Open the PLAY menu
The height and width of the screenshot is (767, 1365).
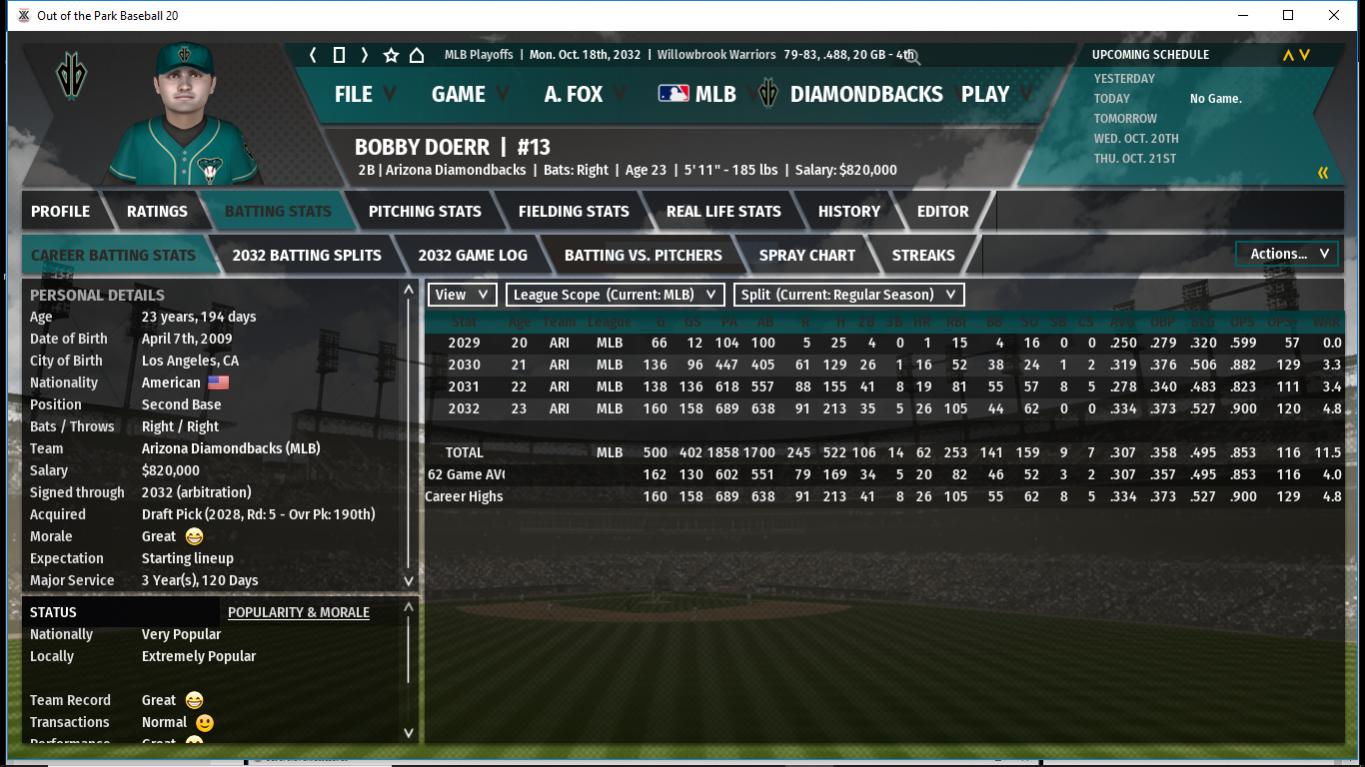(985, 94)
